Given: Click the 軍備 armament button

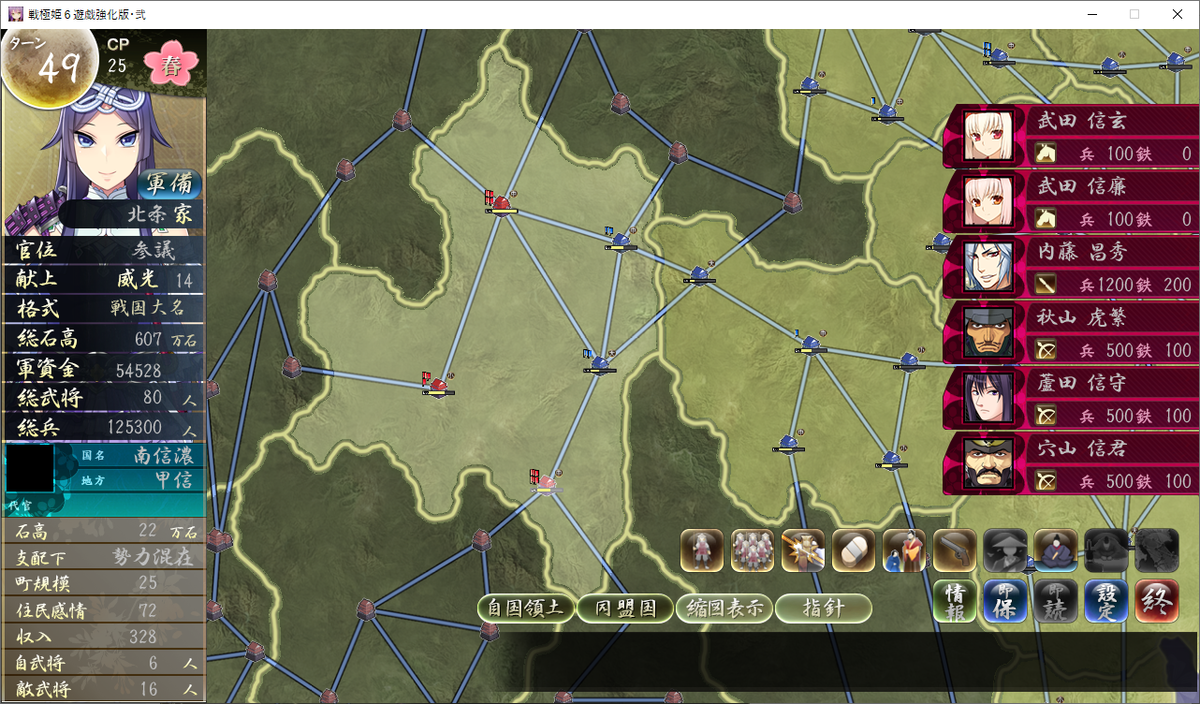Looking at the screenshot, I should coord(169,185).
